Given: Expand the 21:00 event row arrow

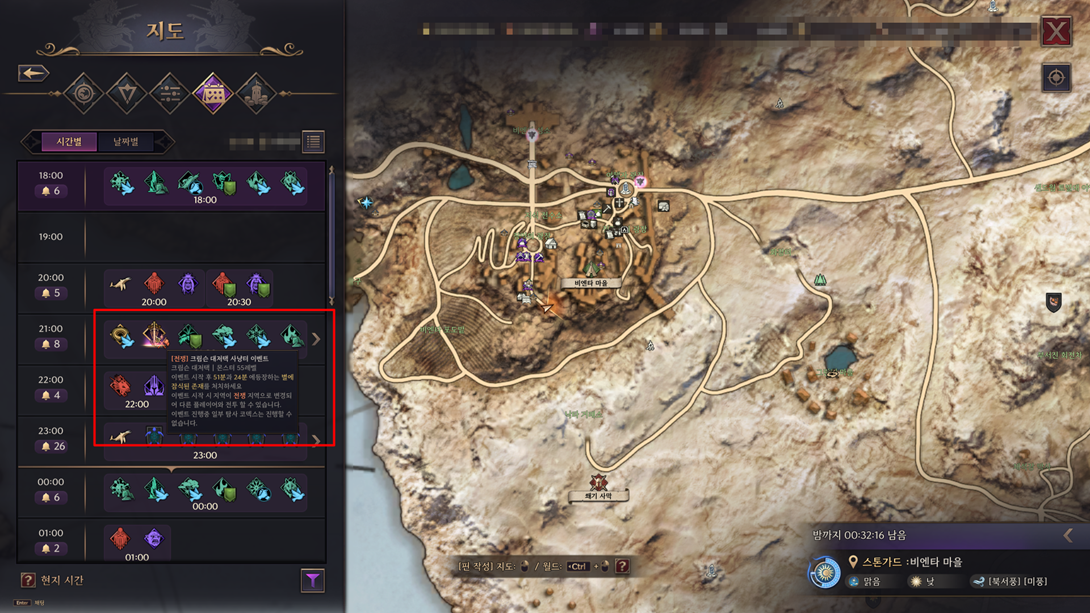Looking at the screenshot, I should [x=316, y=339].
